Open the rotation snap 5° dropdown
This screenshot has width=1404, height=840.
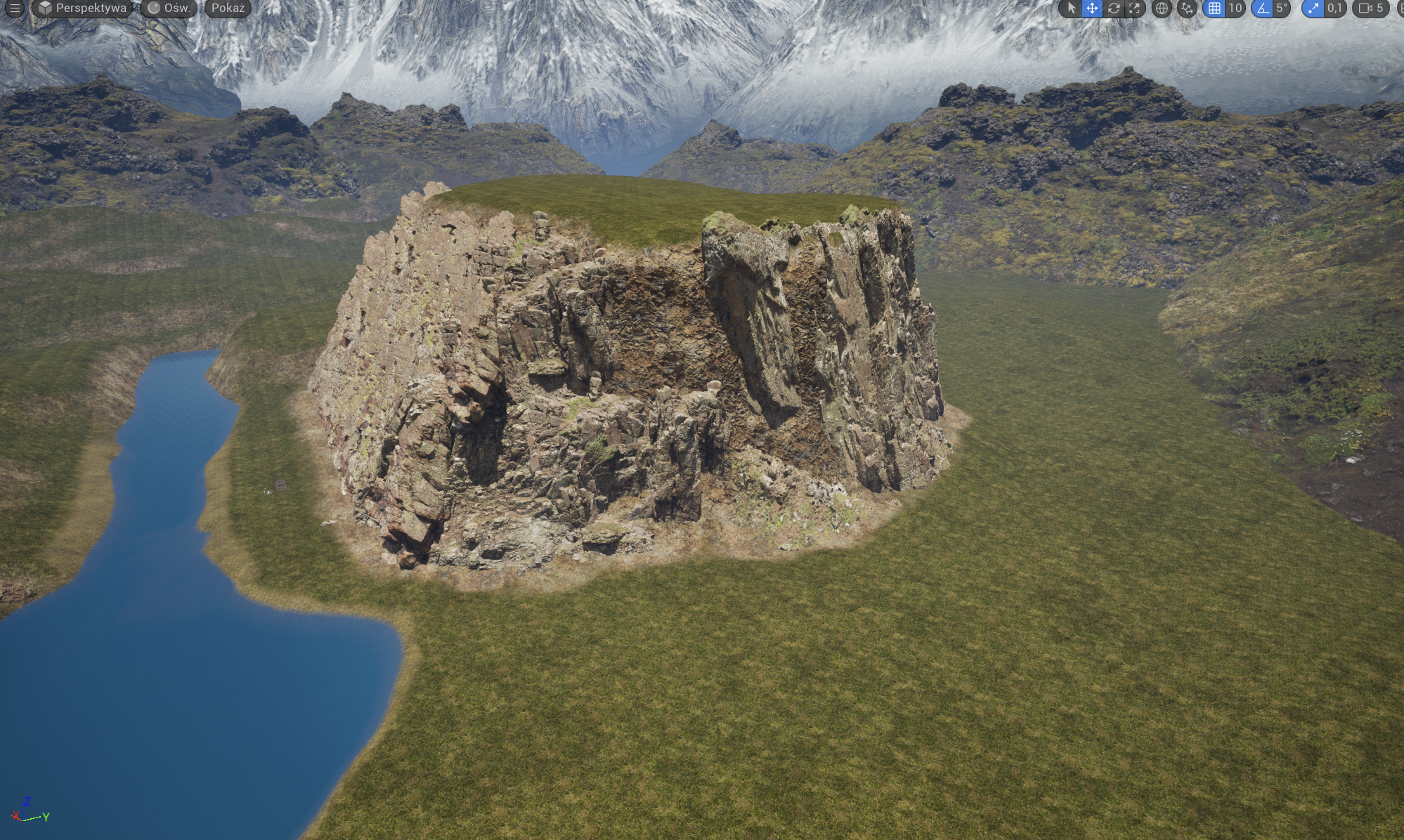1282,8
